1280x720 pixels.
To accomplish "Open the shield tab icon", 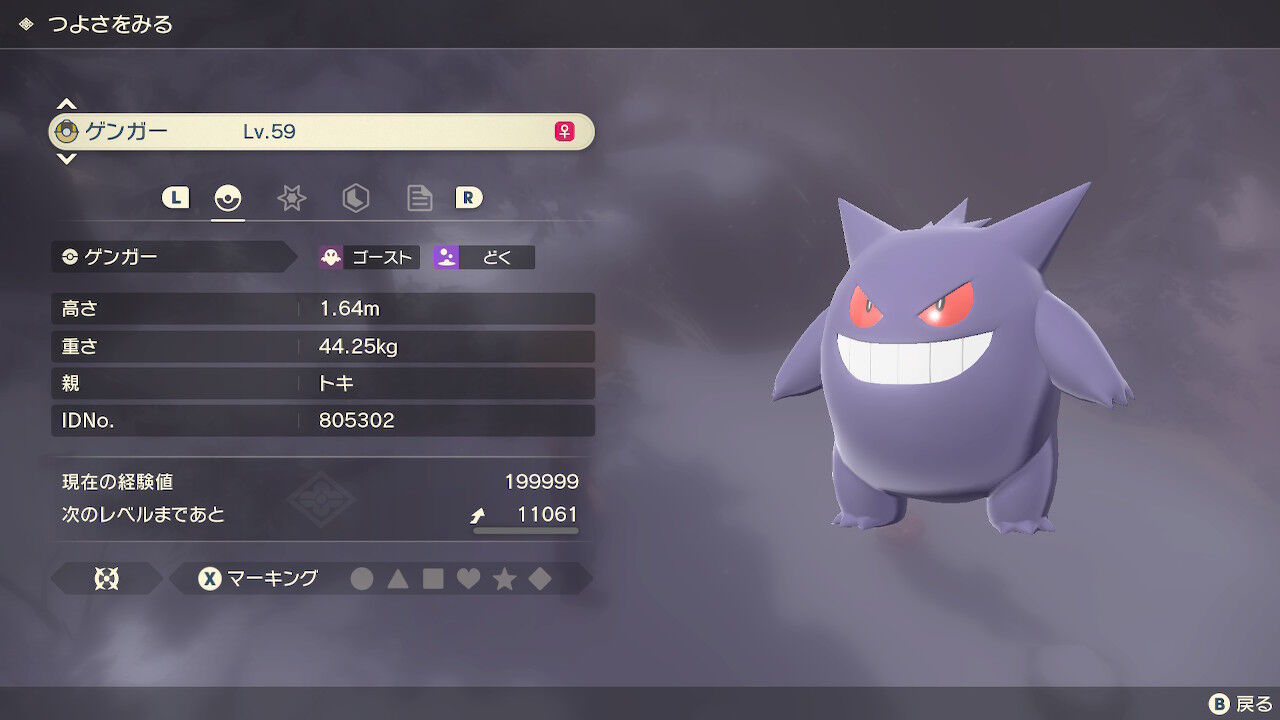I will [x=356, y=198].
